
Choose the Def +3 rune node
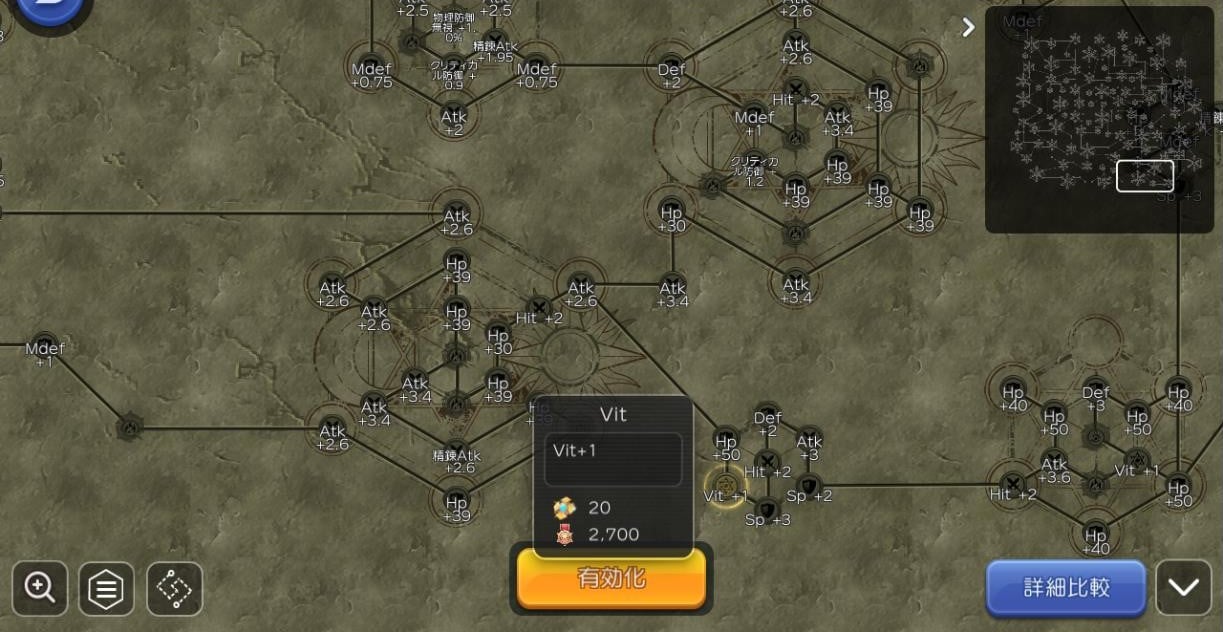click(1096, 393)
